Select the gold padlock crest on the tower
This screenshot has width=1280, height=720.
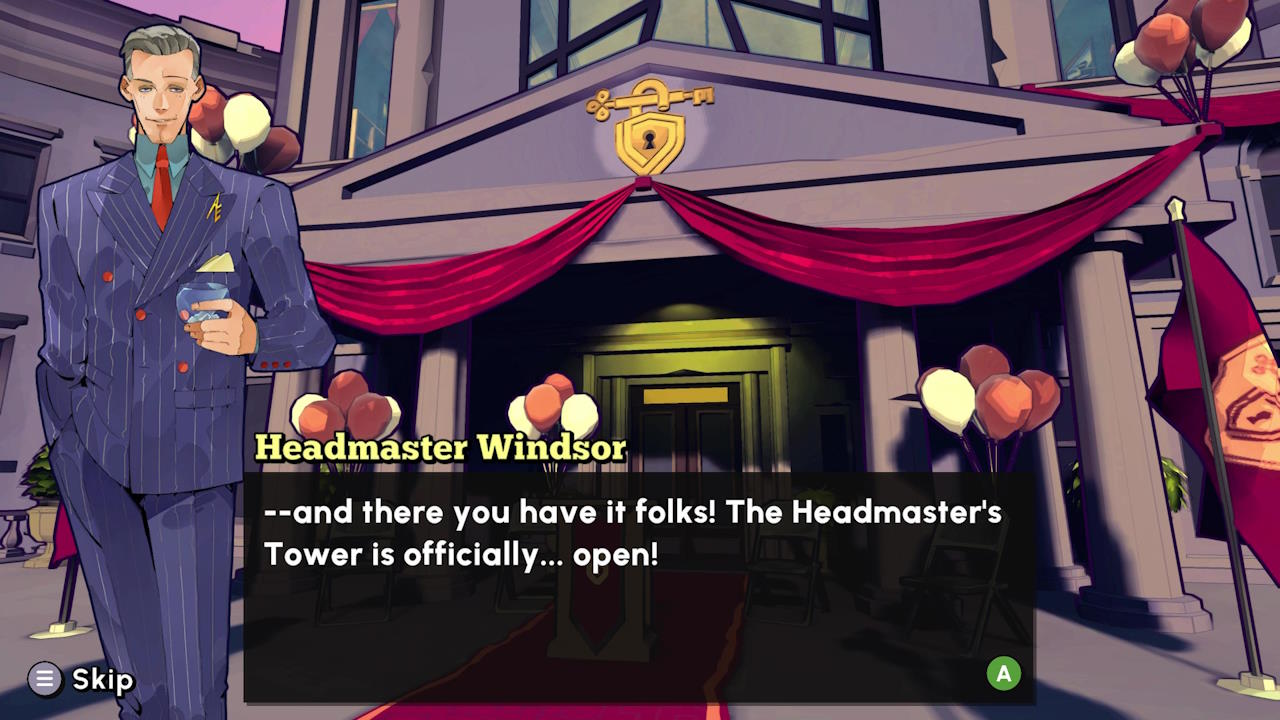pyautogui.click(x=650, y=142)
